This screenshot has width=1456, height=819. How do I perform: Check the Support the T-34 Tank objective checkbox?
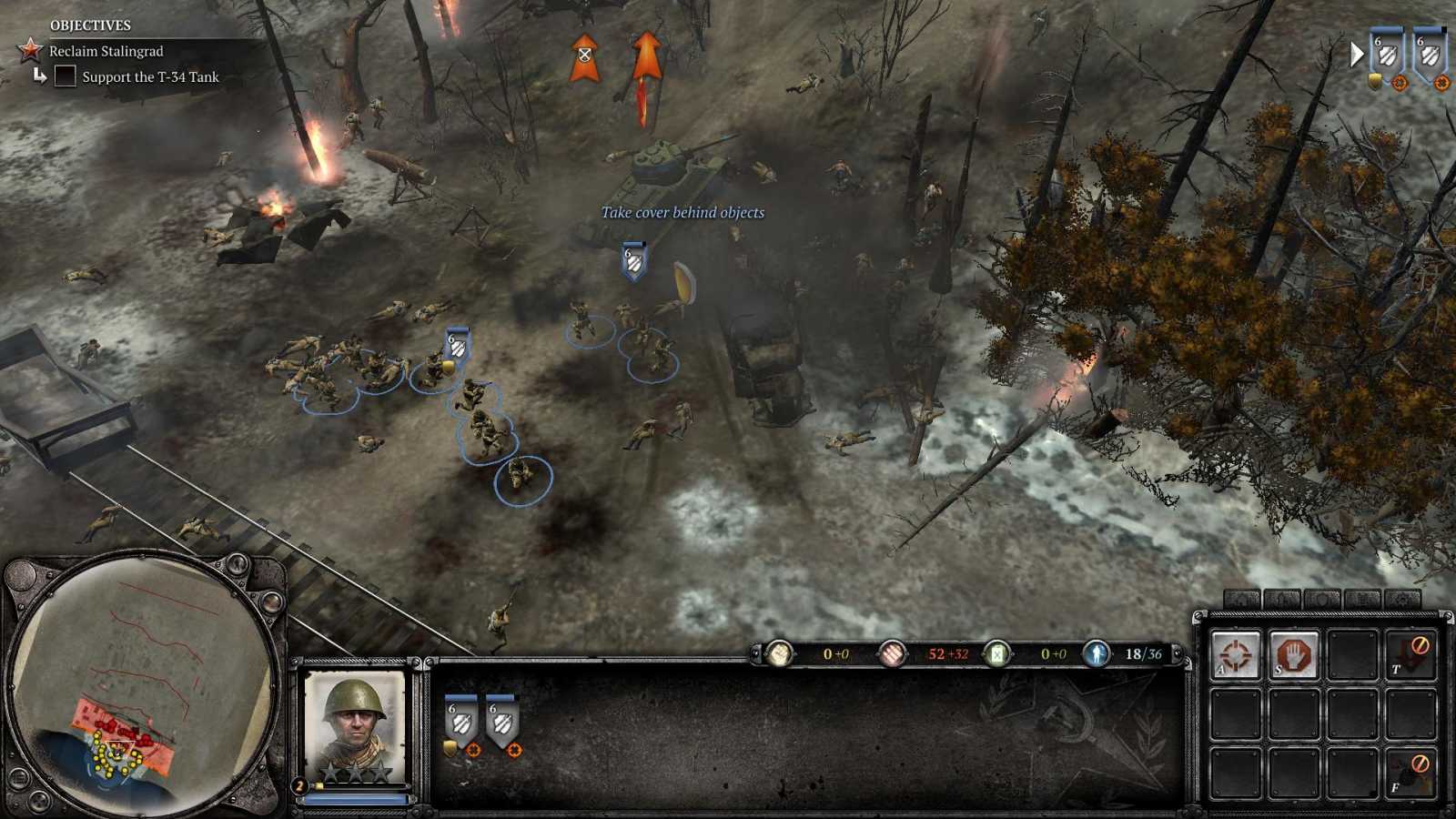(65, 77)
